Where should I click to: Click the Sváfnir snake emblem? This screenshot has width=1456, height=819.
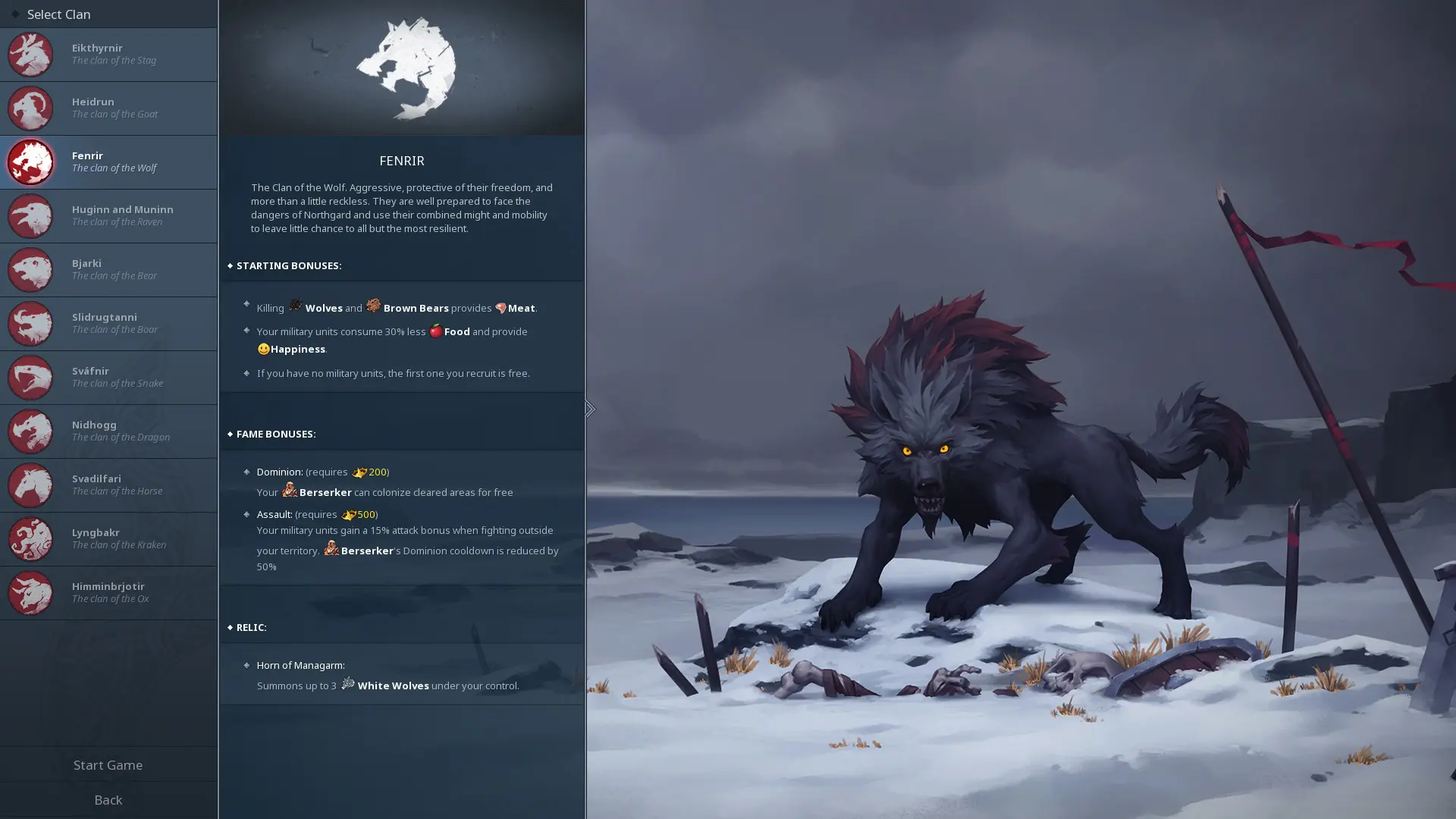[30, 377]
